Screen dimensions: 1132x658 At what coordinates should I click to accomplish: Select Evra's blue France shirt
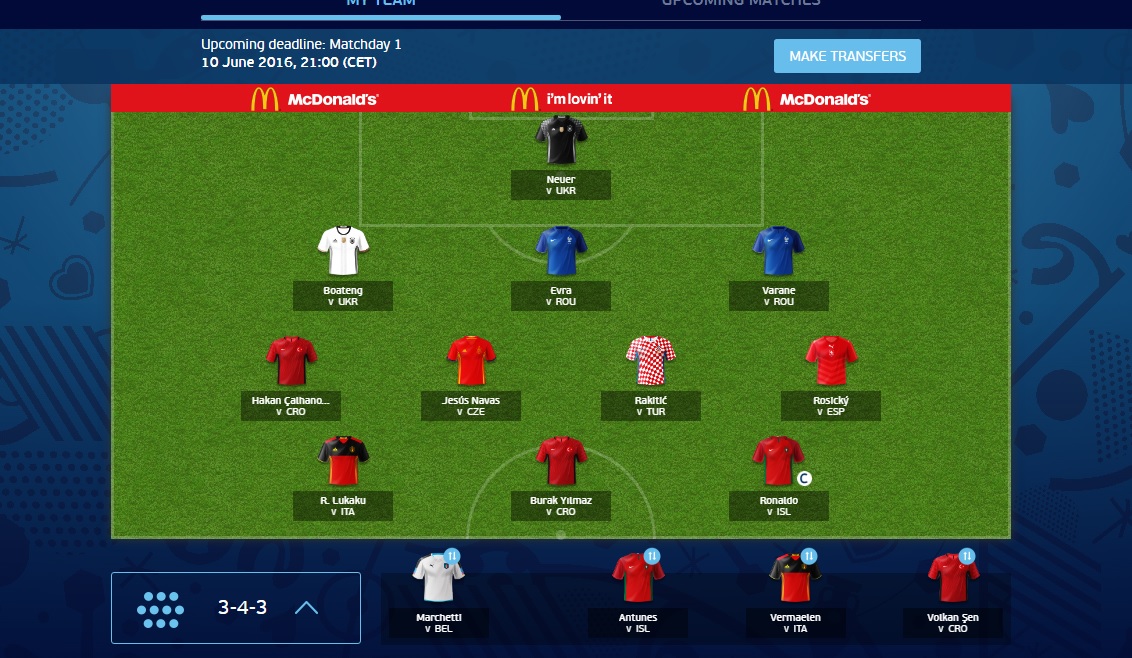pyautogui.click(x=560, y=252)
